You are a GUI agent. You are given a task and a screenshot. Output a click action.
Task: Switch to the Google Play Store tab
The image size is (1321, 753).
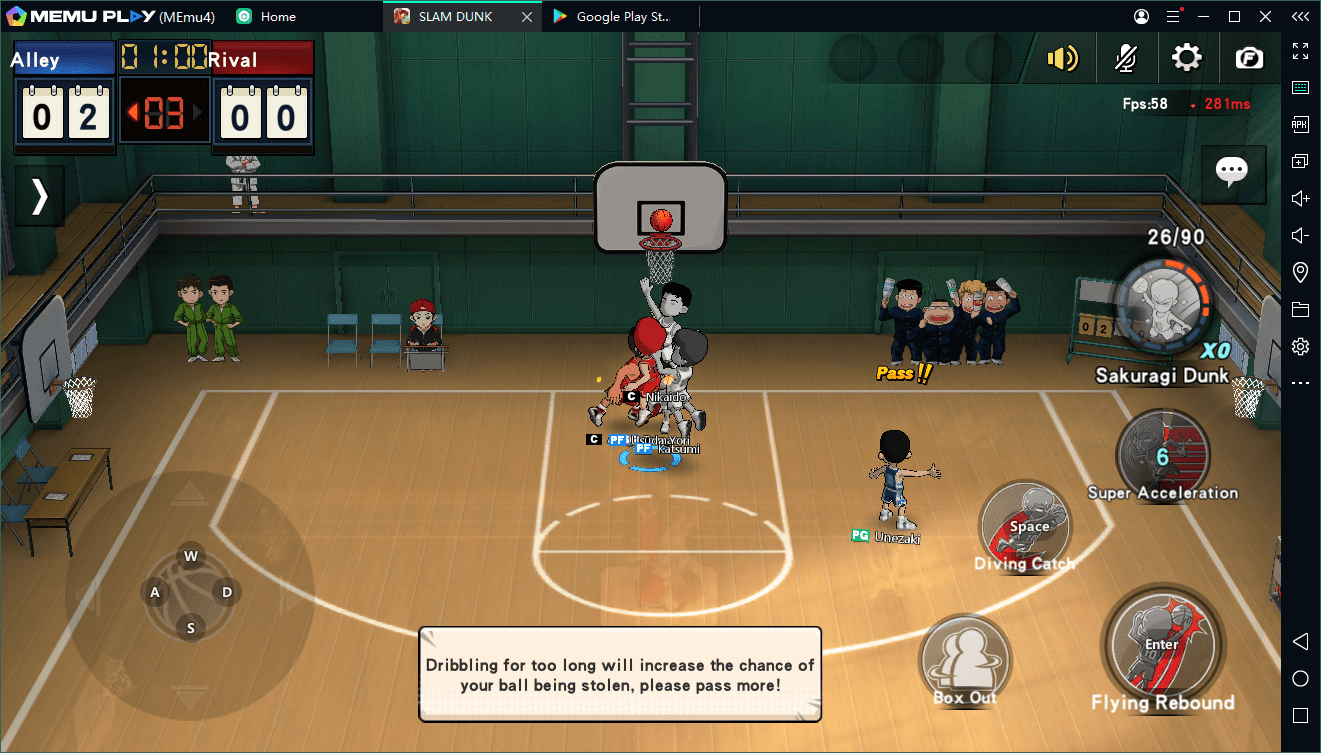coord(622,16)
